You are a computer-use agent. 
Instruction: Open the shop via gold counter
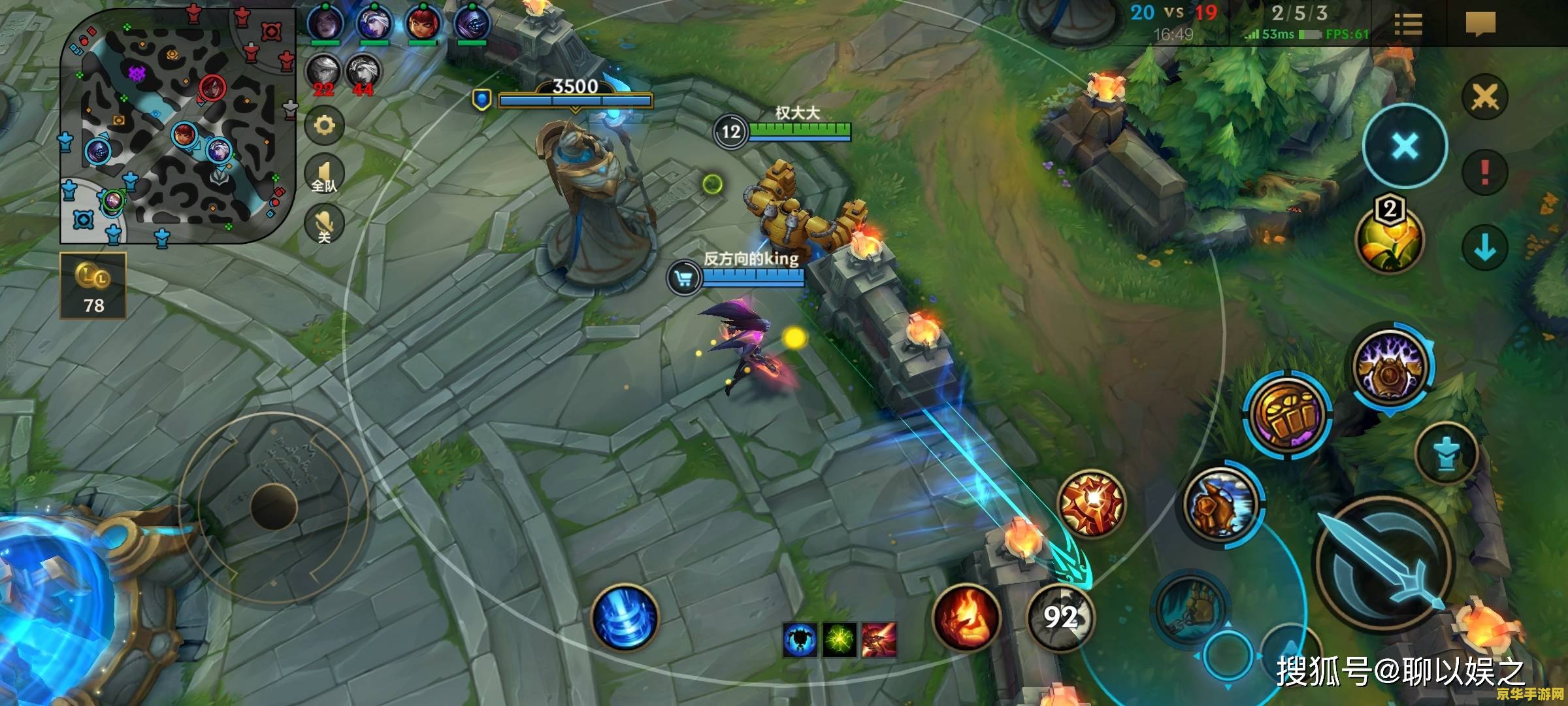(93, 286)
